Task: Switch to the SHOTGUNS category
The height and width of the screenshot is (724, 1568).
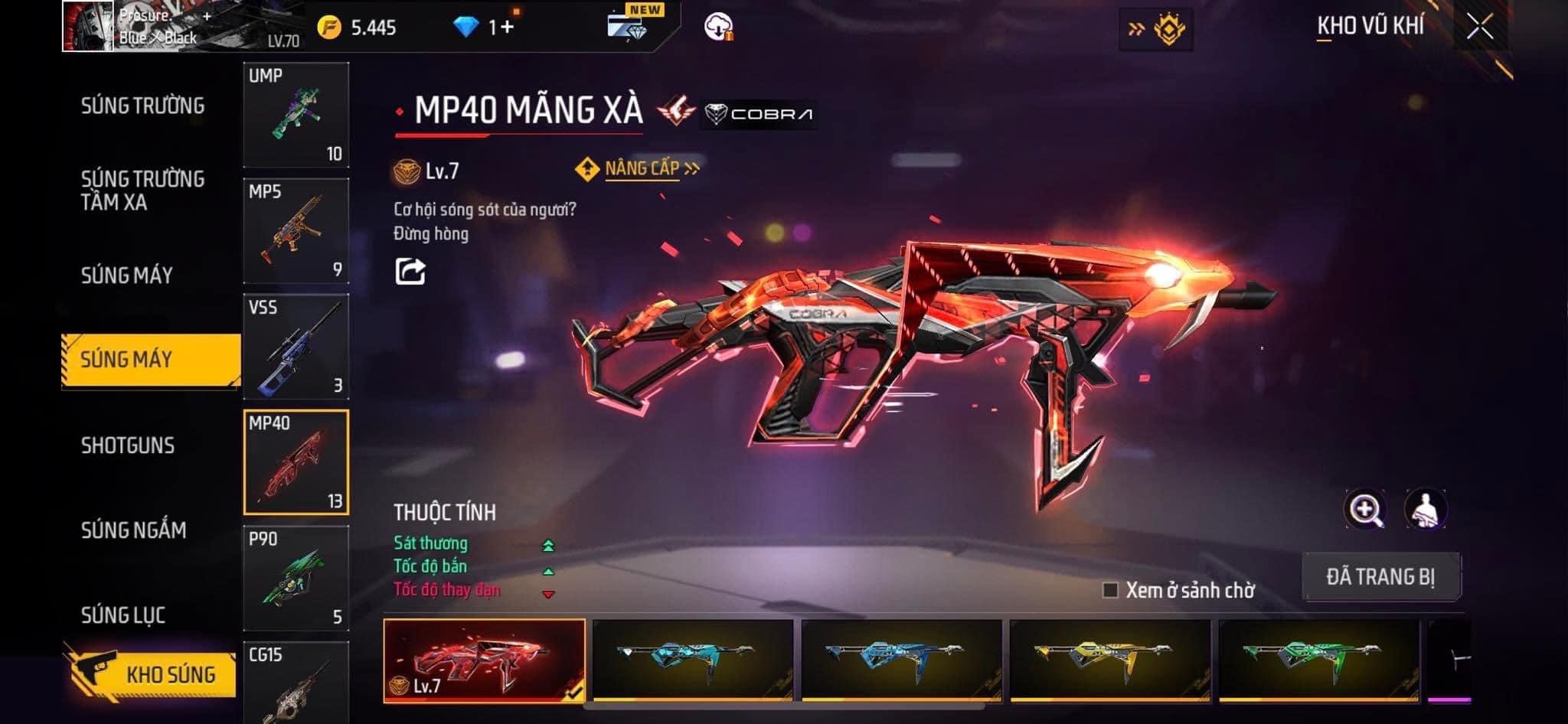Action: tap(128, 445)
